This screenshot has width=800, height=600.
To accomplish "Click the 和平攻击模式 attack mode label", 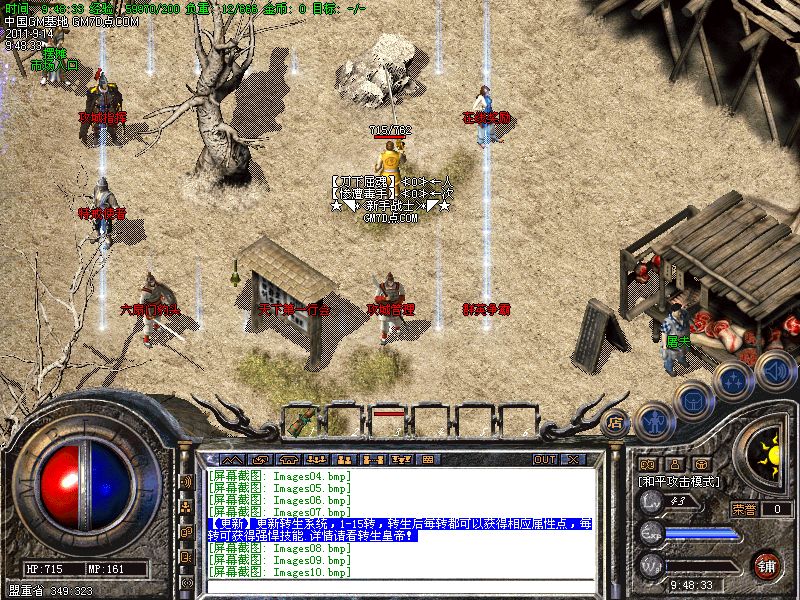I will [679, 481].
